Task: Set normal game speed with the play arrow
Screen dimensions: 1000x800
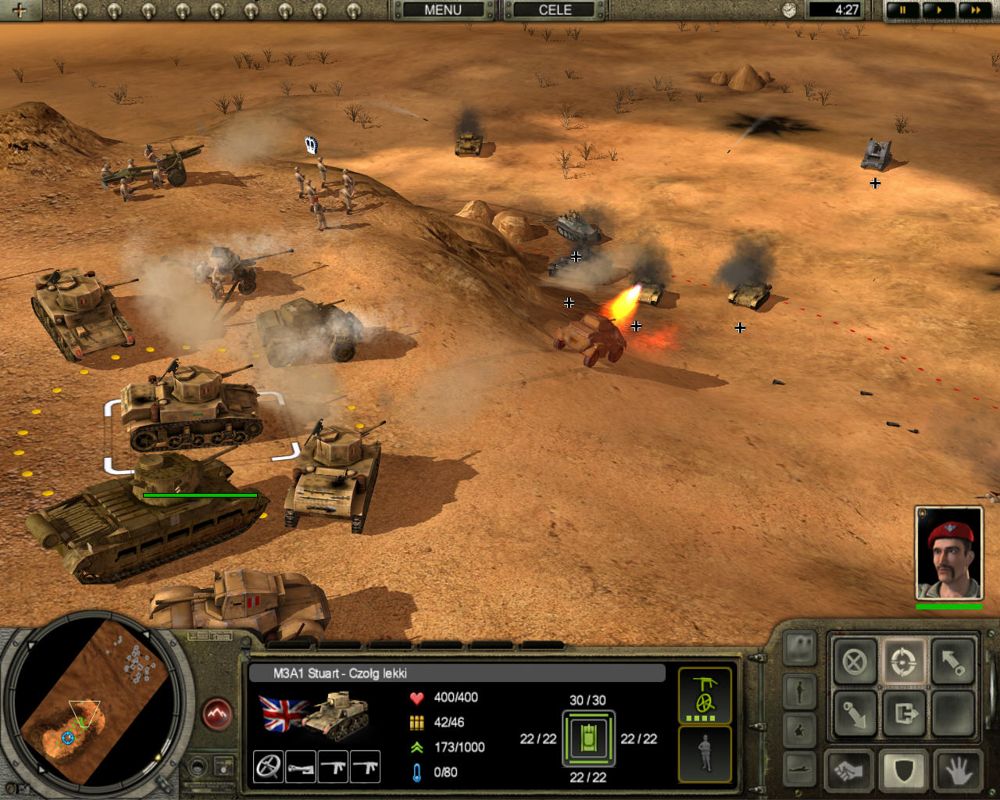Action: coord(939,10)
